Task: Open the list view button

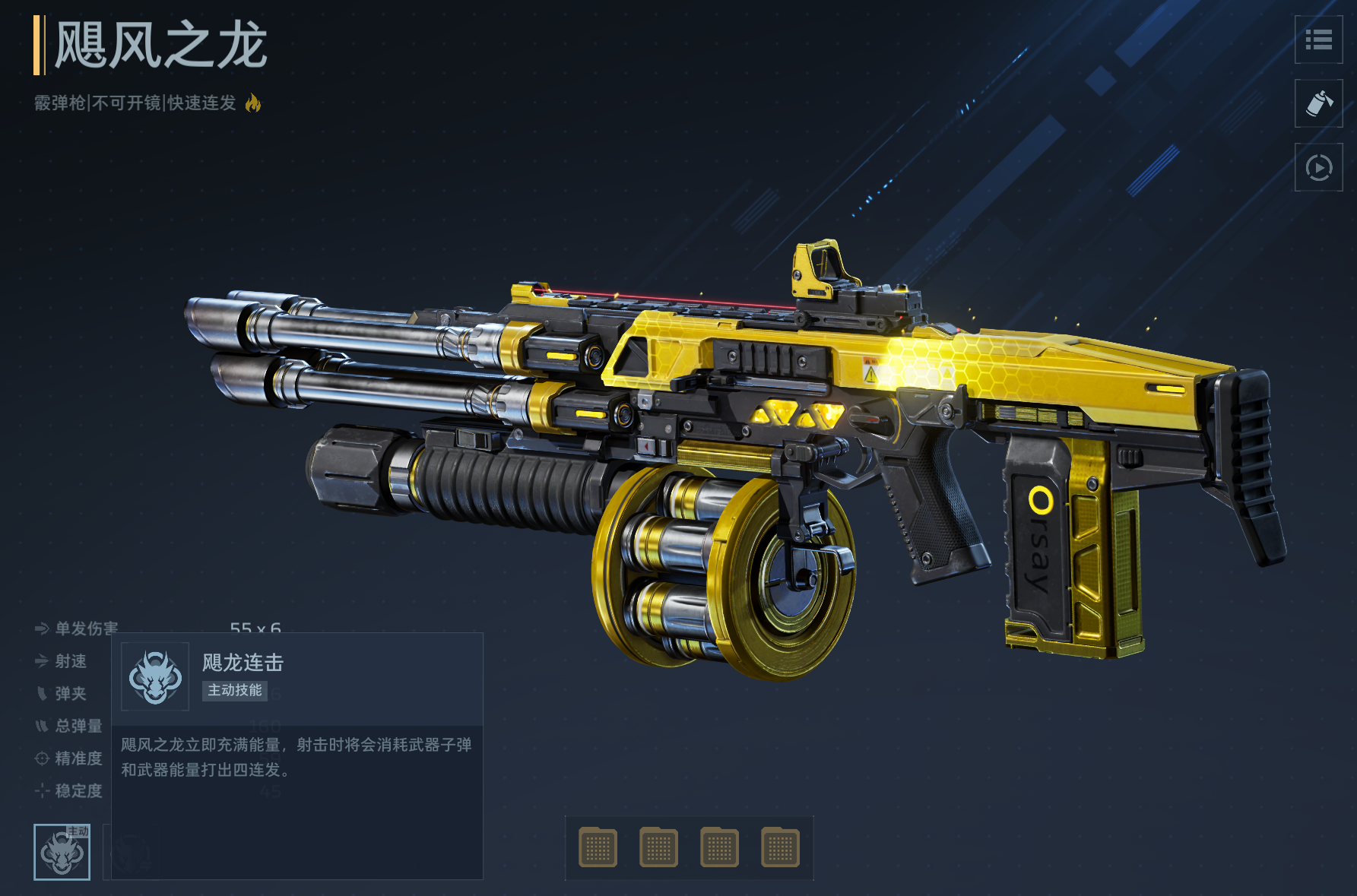Action: 1318,40
